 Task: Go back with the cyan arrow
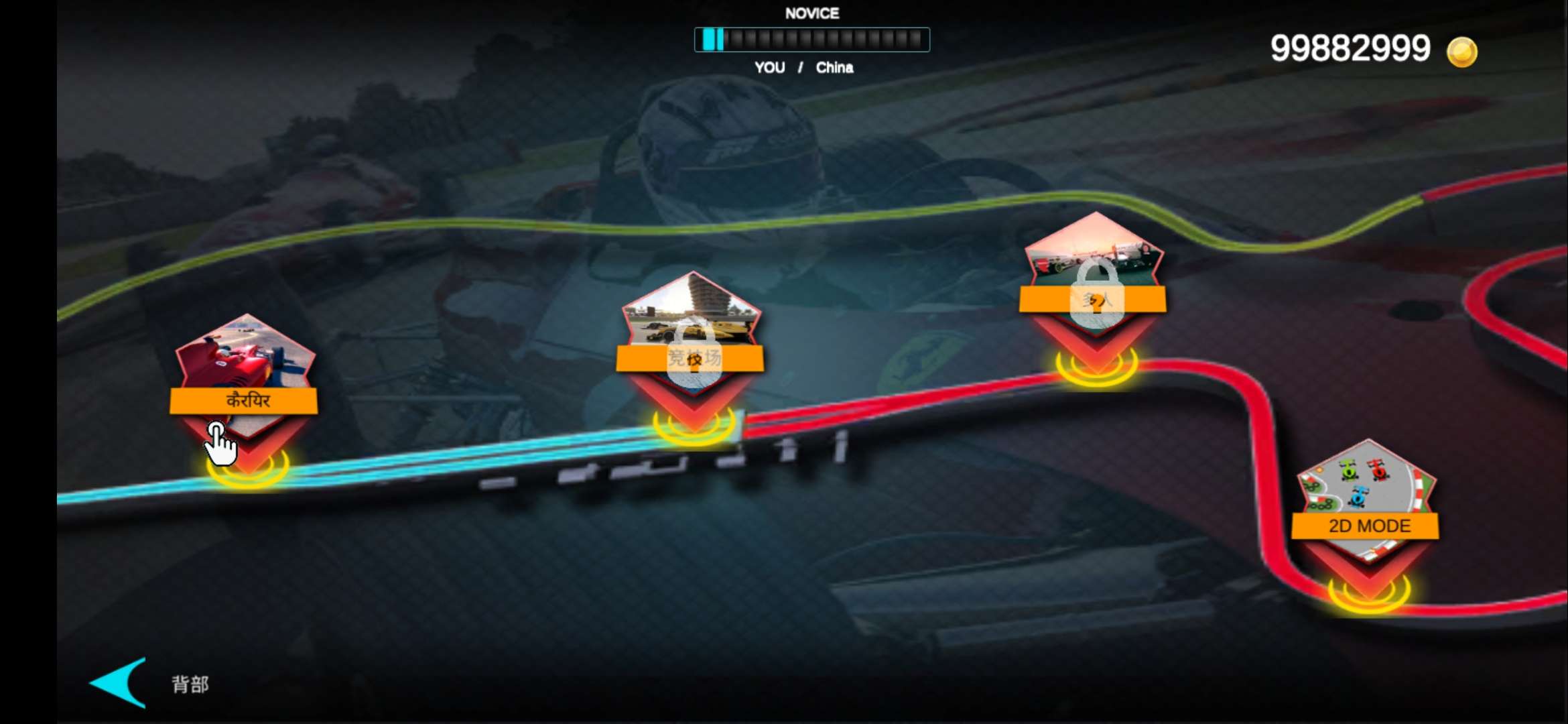(121, 682)
